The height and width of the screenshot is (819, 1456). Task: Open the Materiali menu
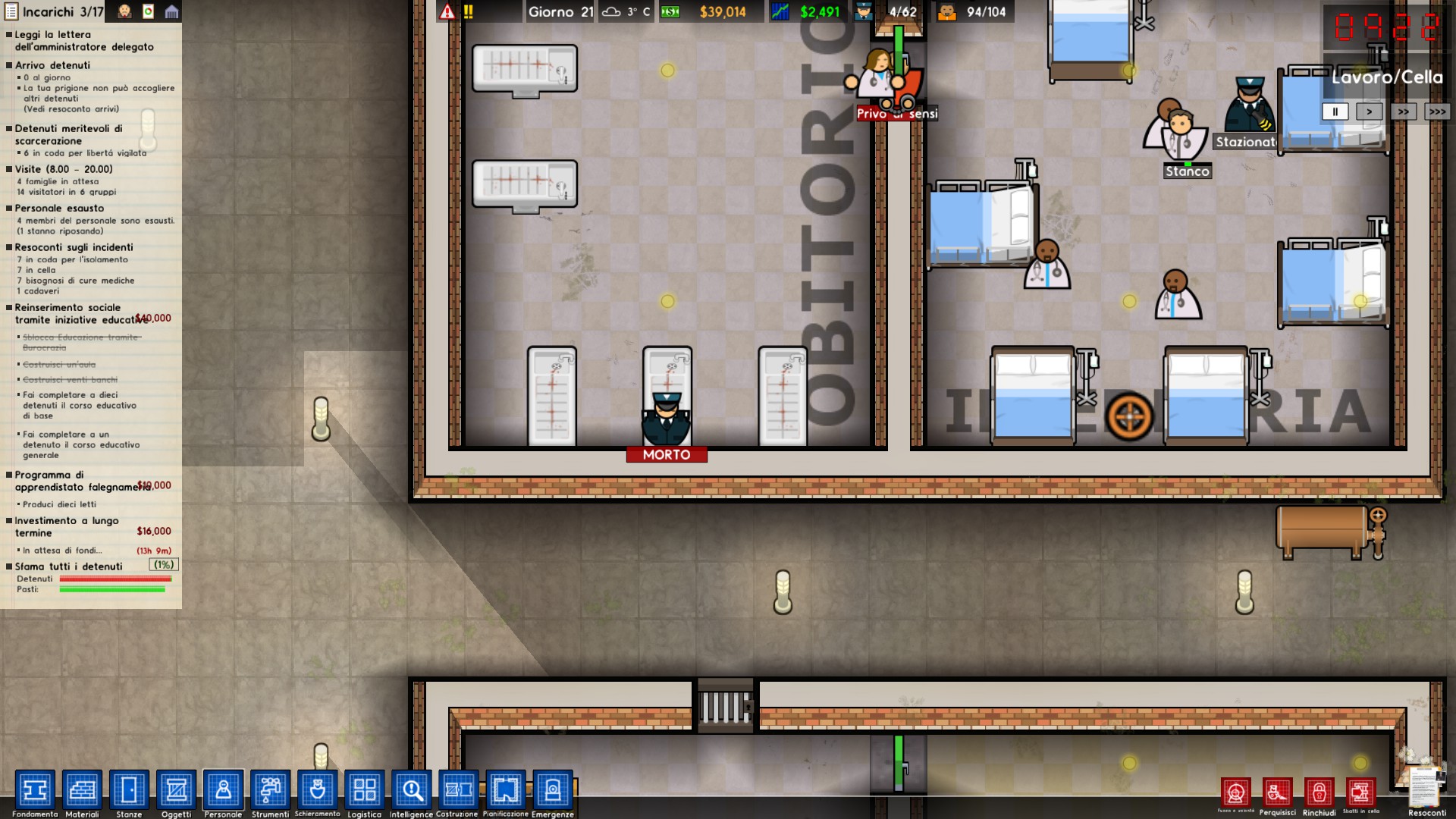tap(83, 791)
